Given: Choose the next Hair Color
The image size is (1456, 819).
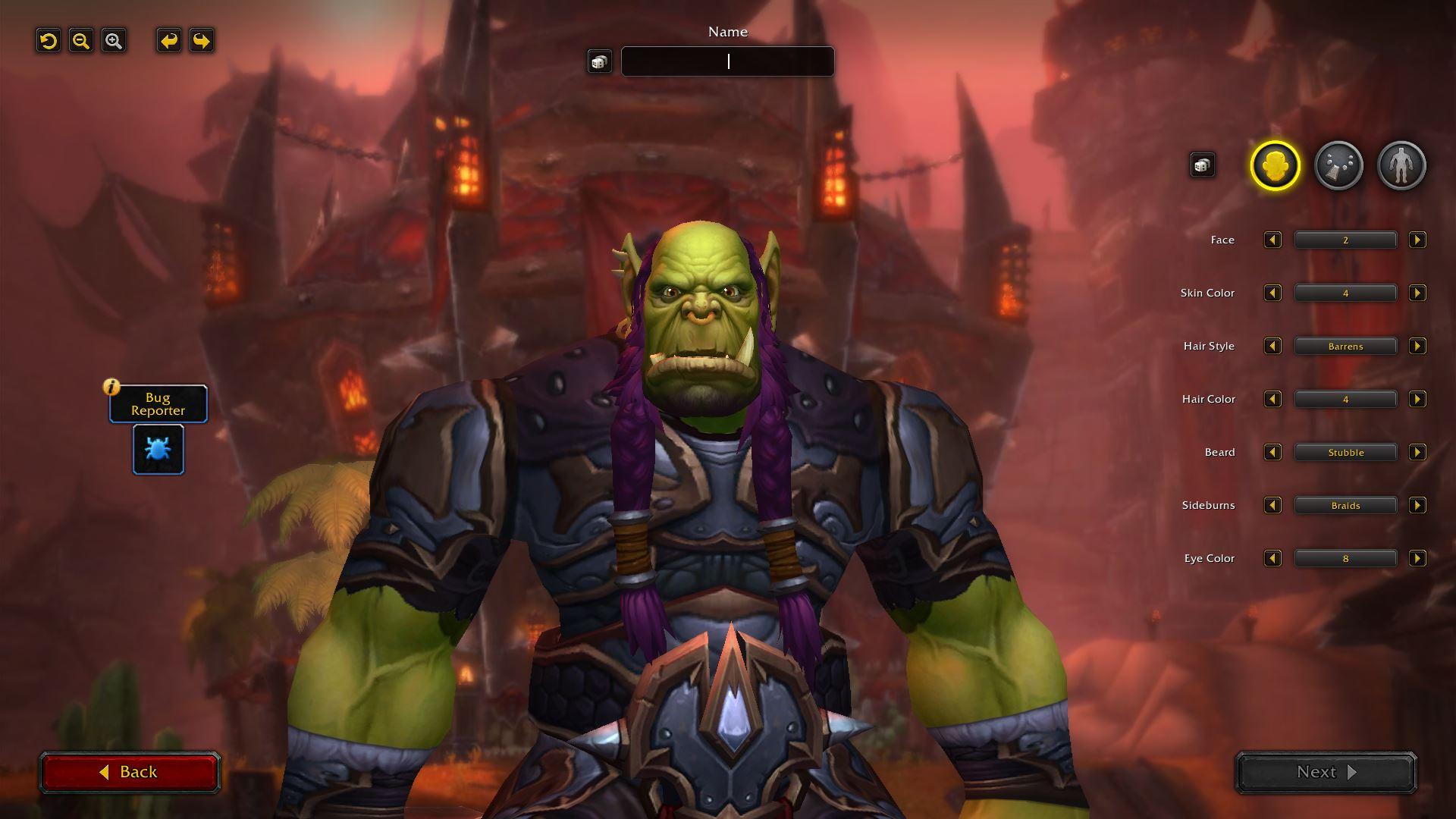Looking at the screenshot, I should click(x=1417, y=400).
